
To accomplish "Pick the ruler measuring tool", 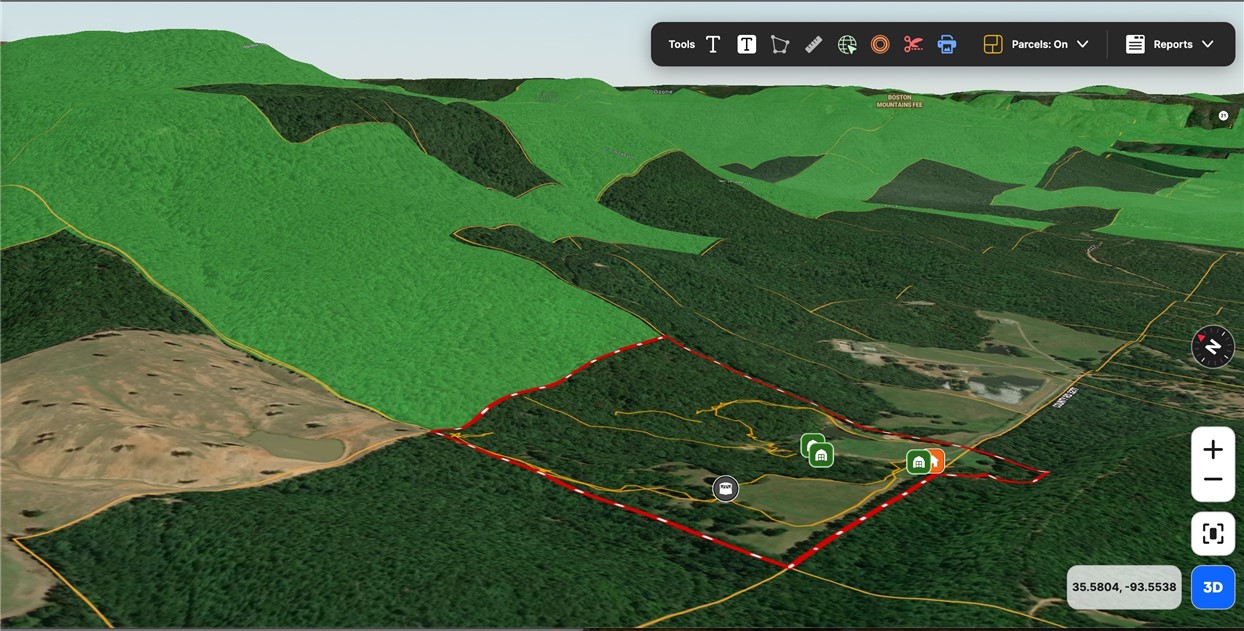I will coord(813,44).
